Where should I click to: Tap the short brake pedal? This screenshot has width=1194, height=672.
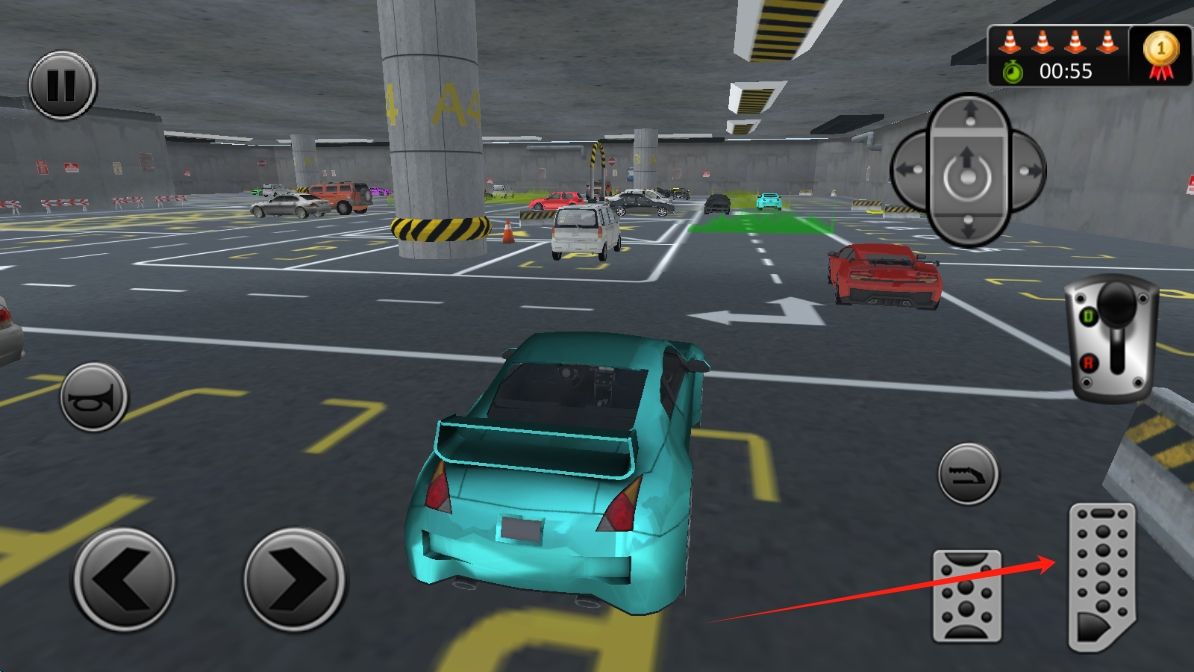point(966,594)
